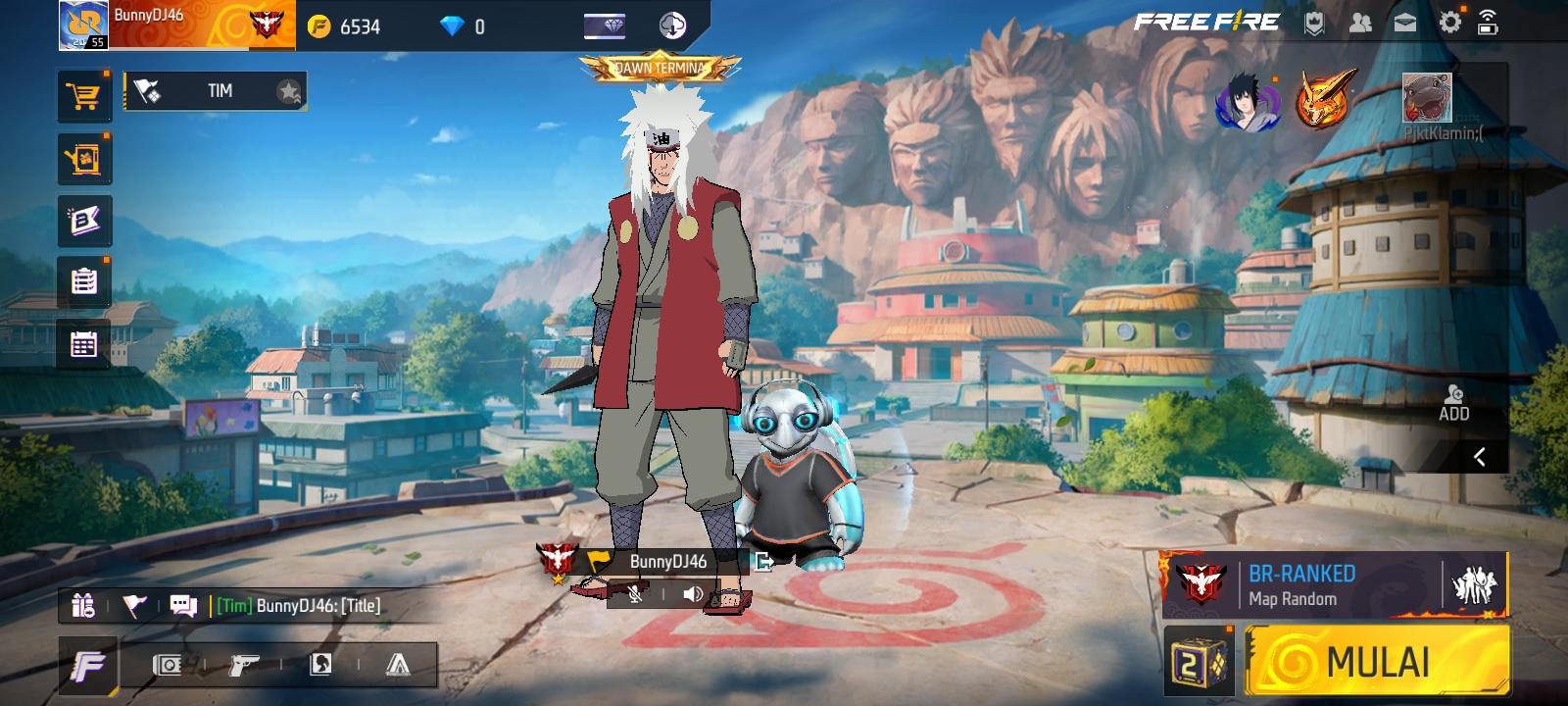
Task: Open the chat window (speech bubbles icon)
Action: 185,606
